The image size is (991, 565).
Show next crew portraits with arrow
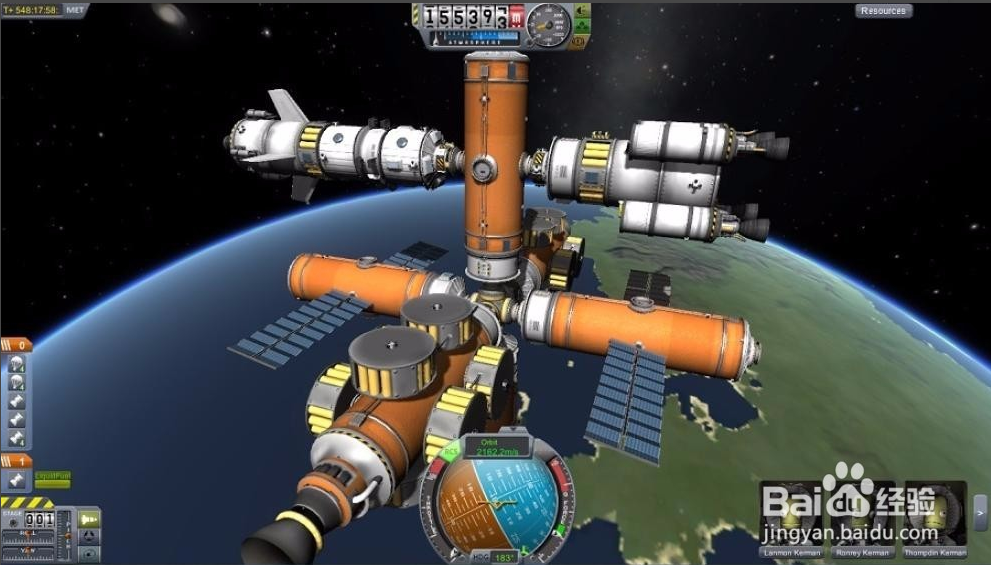point(980,513)
